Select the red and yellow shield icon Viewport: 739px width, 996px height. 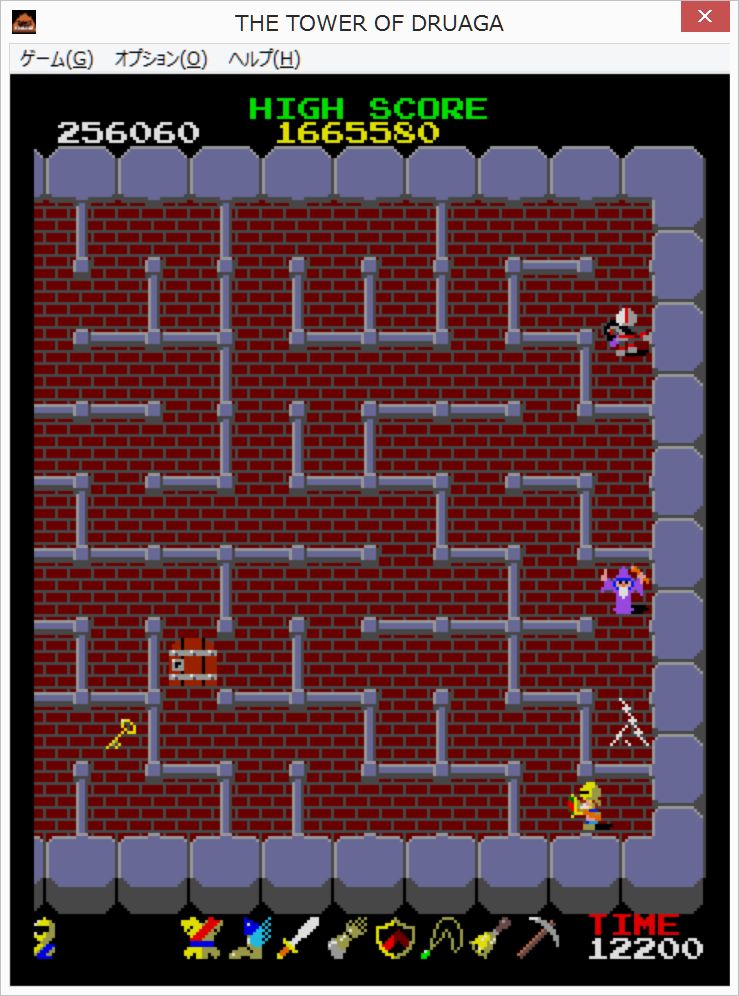click(394, 938)
